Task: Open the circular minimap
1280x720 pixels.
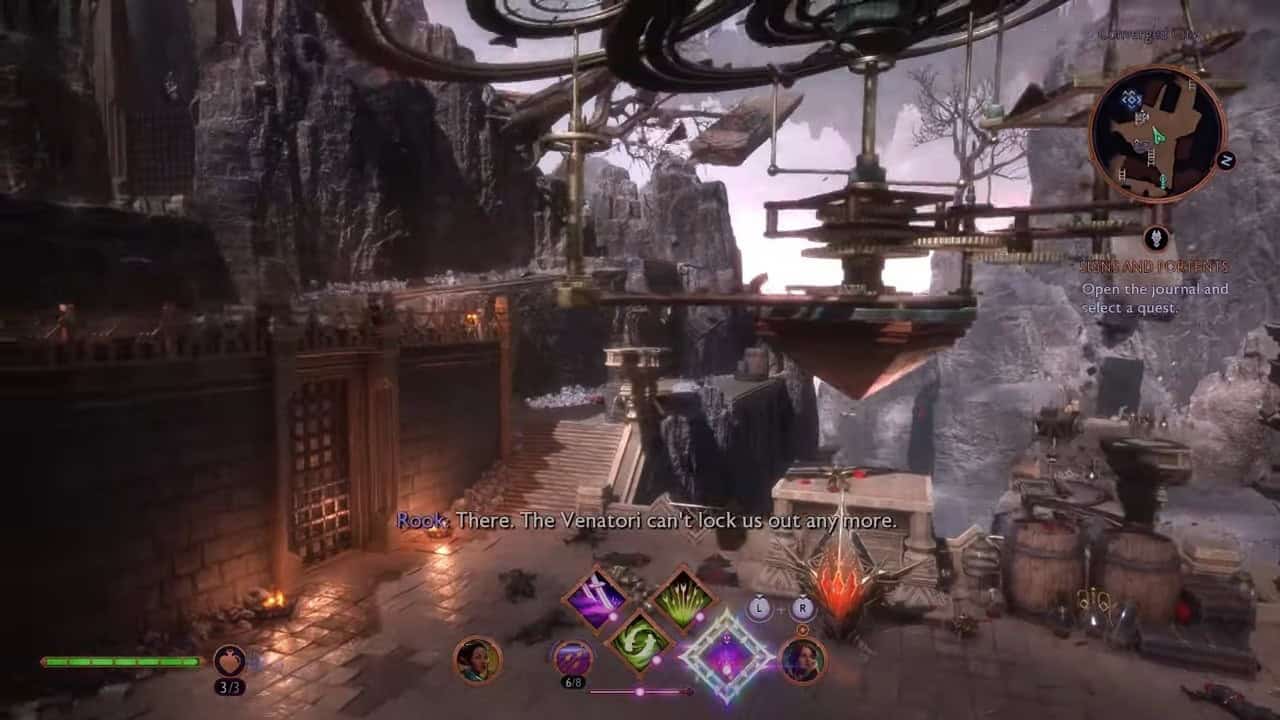Action: click(1157, 134)
